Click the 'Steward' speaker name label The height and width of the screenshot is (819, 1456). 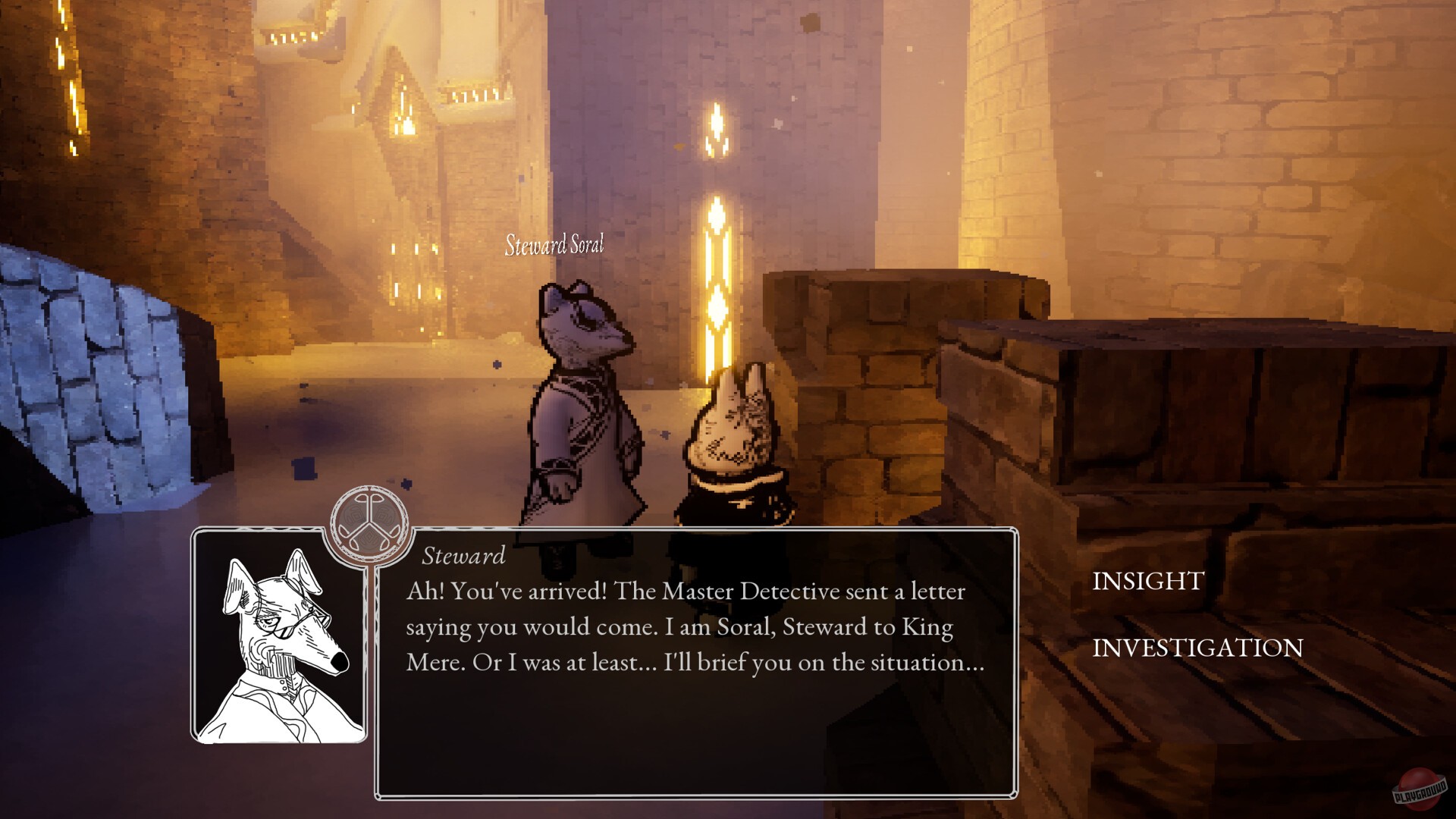tap(464, 557)
